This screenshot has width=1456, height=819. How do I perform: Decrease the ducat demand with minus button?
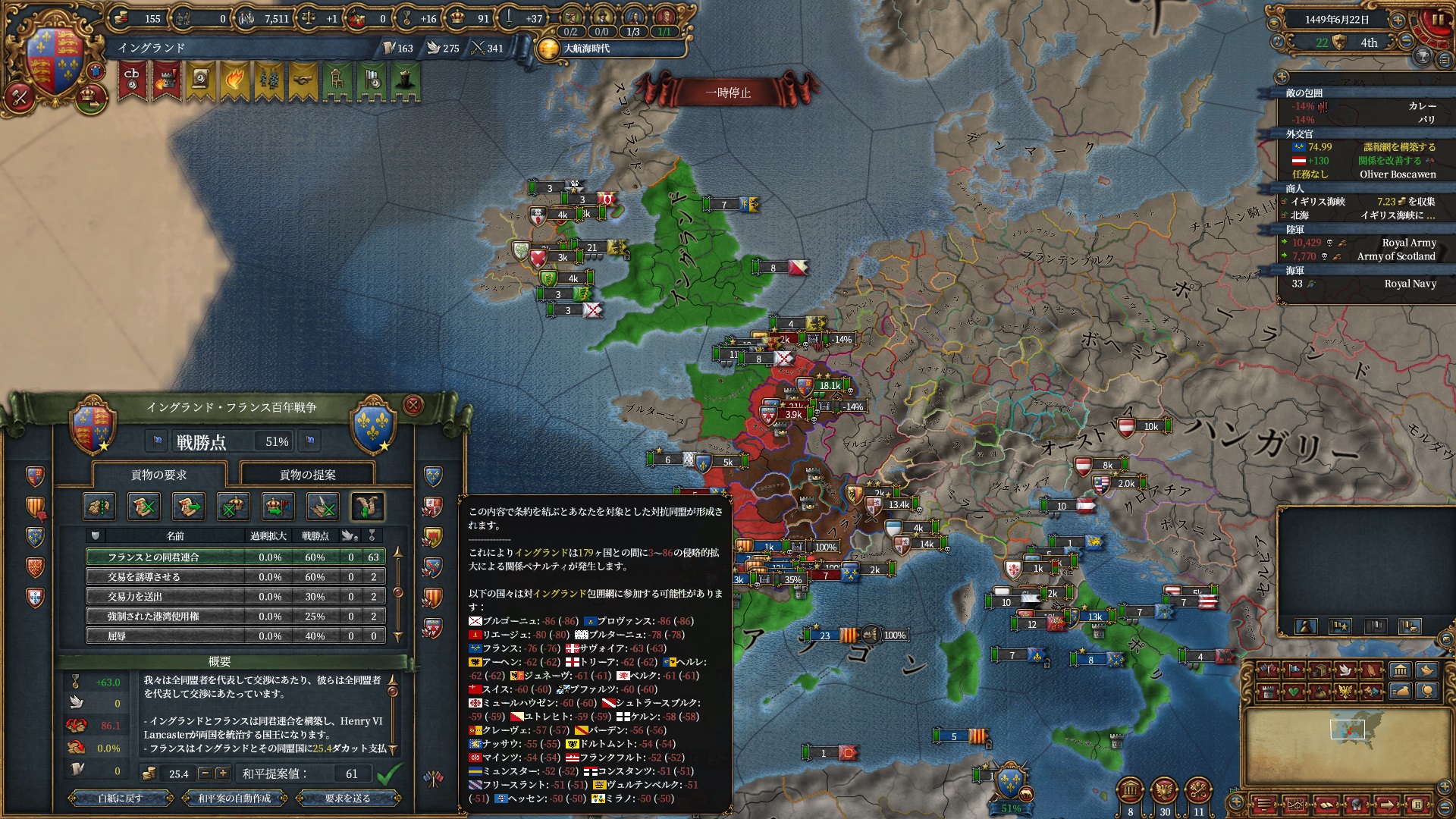coord(205,773)
